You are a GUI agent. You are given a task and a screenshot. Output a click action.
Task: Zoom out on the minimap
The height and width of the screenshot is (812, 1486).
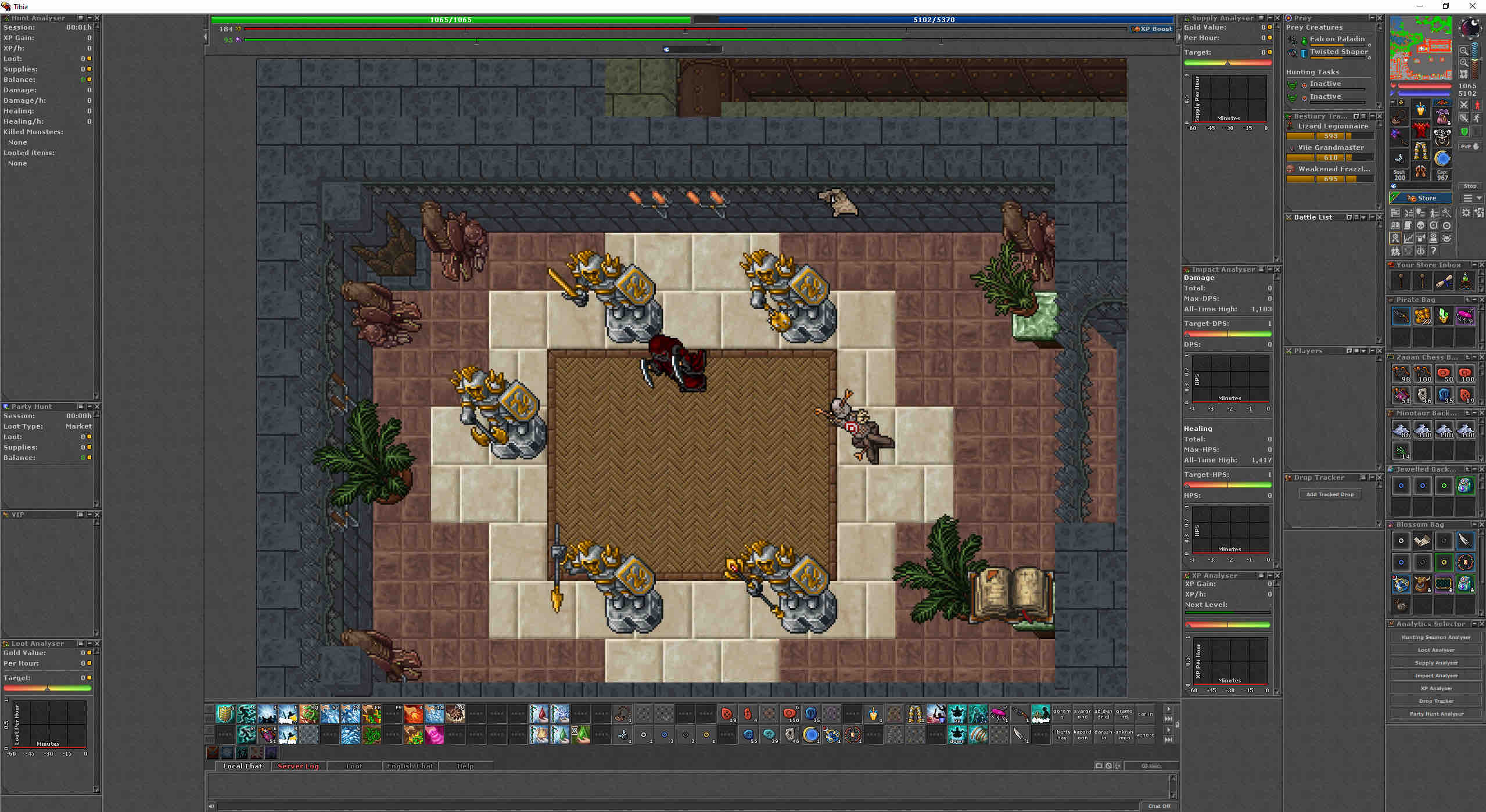click(x=1464, y=62)
